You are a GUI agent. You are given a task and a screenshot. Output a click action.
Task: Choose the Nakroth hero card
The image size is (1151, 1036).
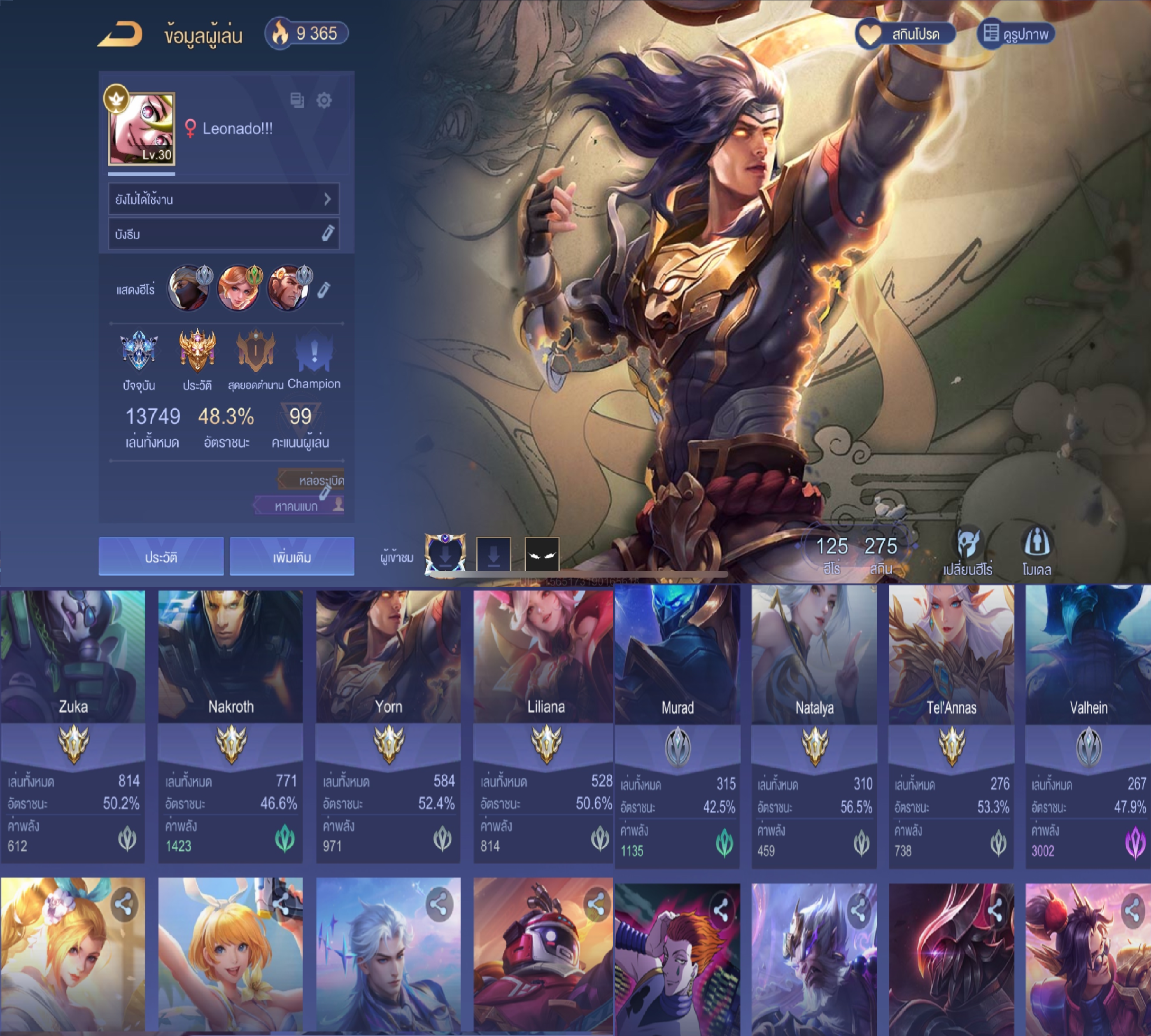coord(231,724)
